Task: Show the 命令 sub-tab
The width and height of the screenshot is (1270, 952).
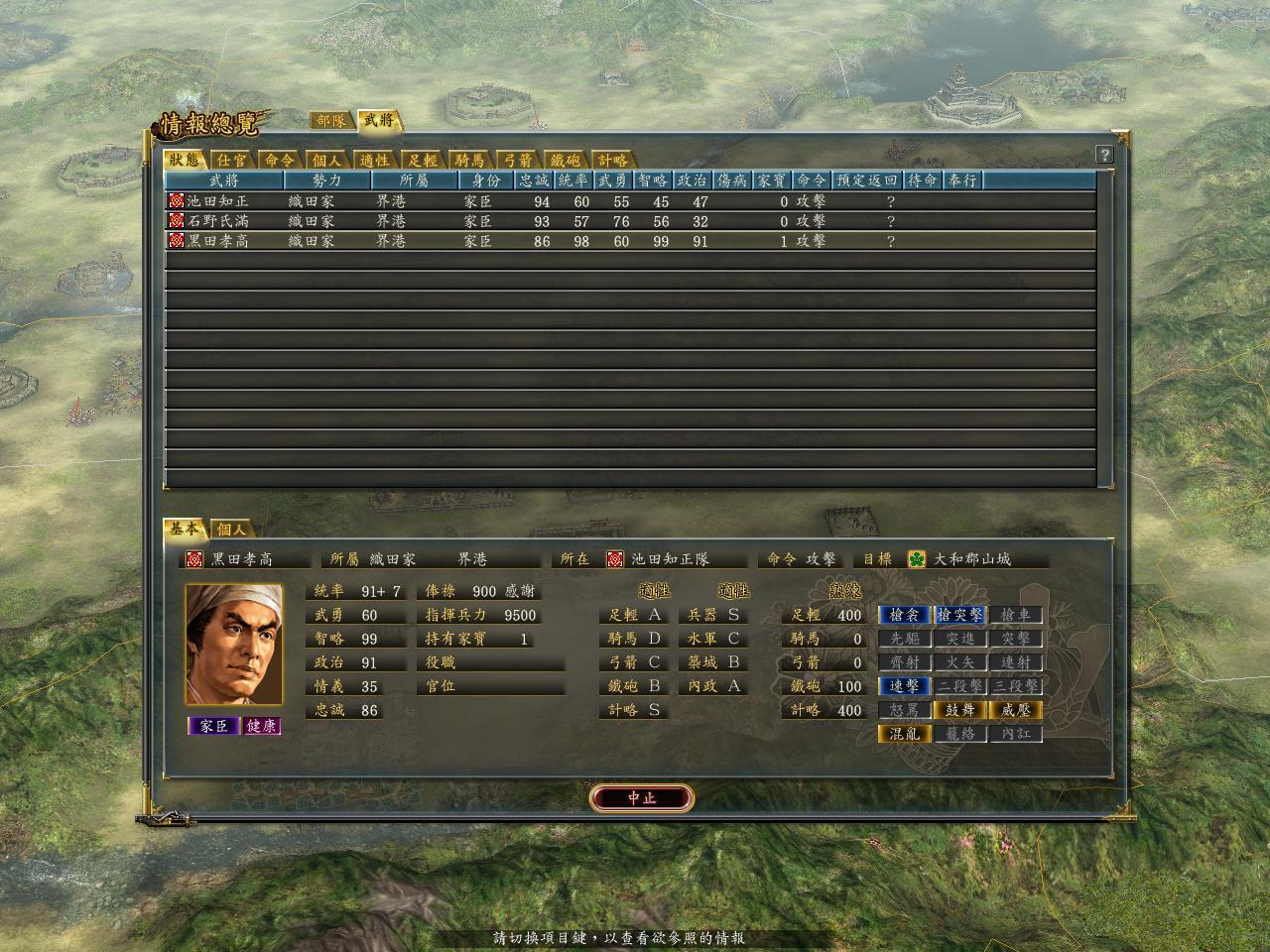Action: tap(280, 161)
